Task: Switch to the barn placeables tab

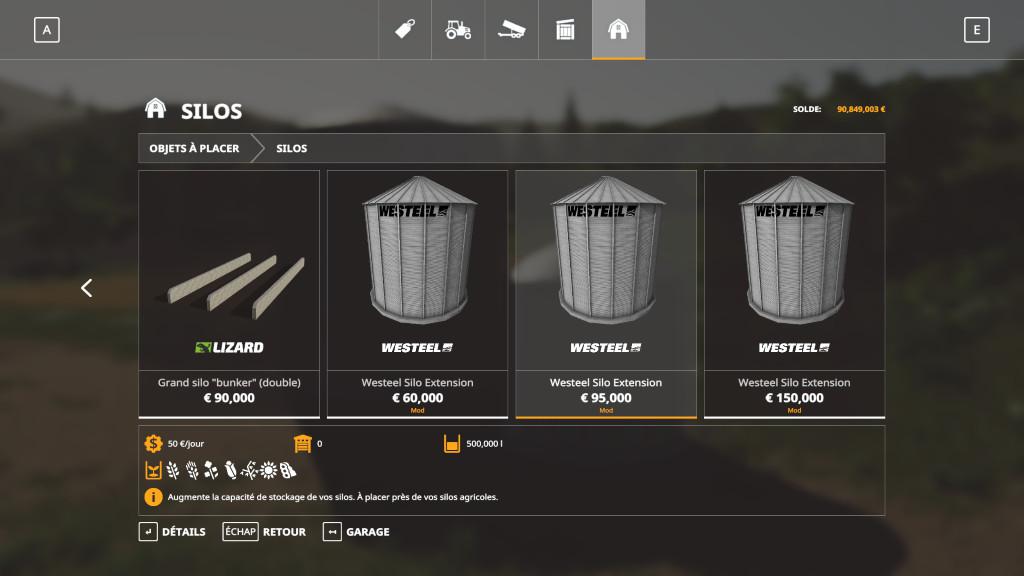Action: [x=618, y=30]
